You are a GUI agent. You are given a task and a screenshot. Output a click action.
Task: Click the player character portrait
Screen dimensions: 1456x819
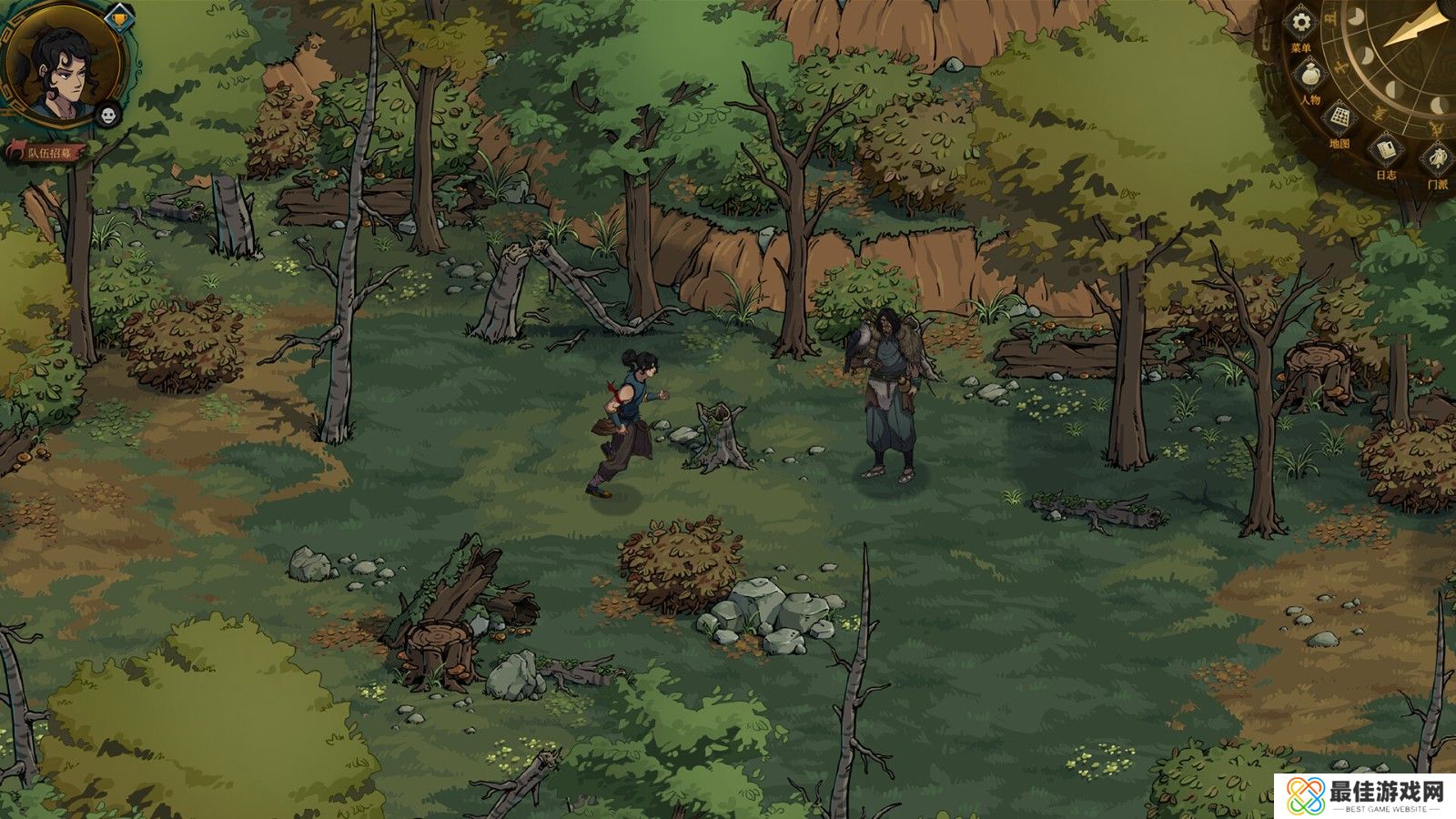pos(66,64)
